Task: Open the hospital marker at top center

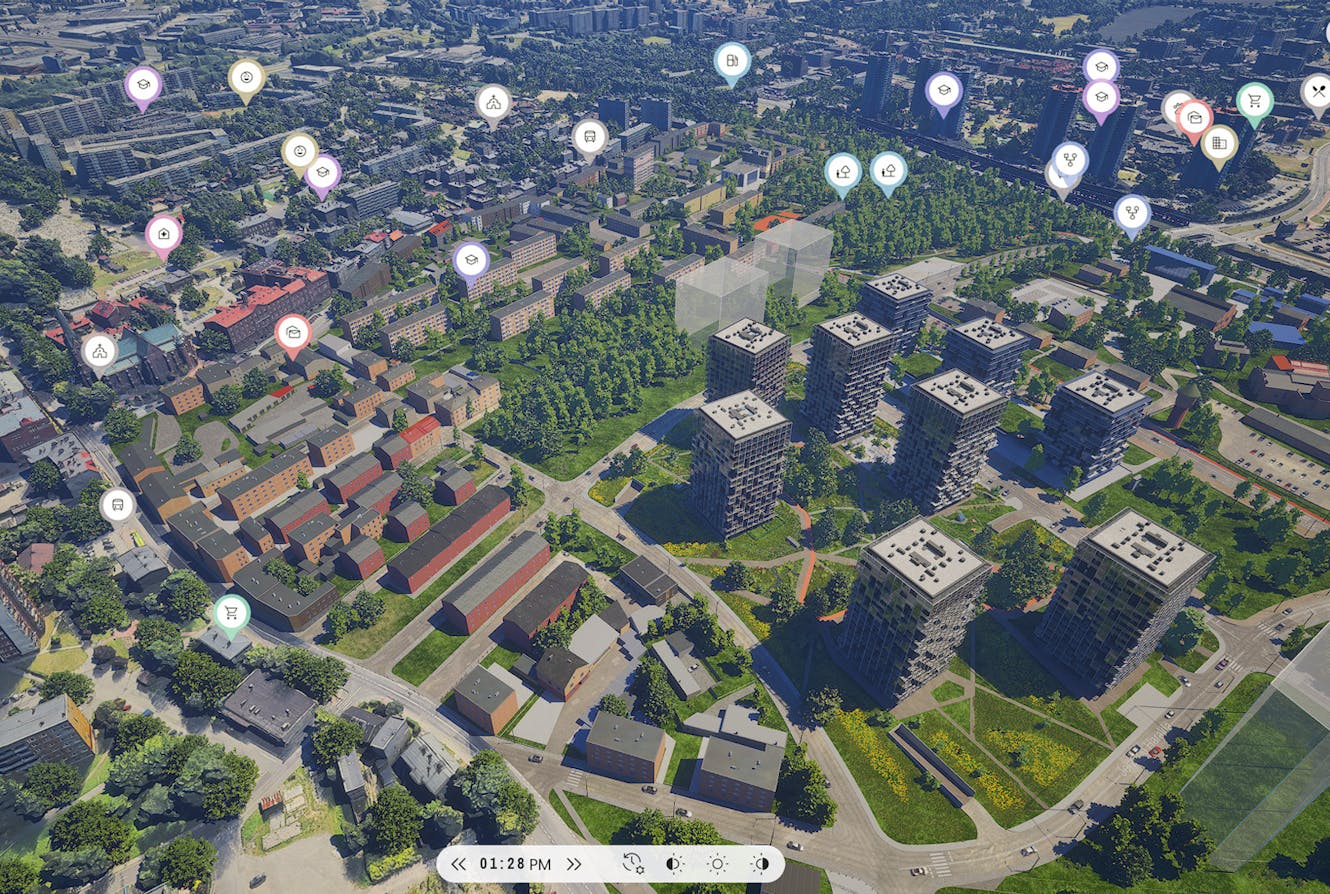Action: pos(731,60)
